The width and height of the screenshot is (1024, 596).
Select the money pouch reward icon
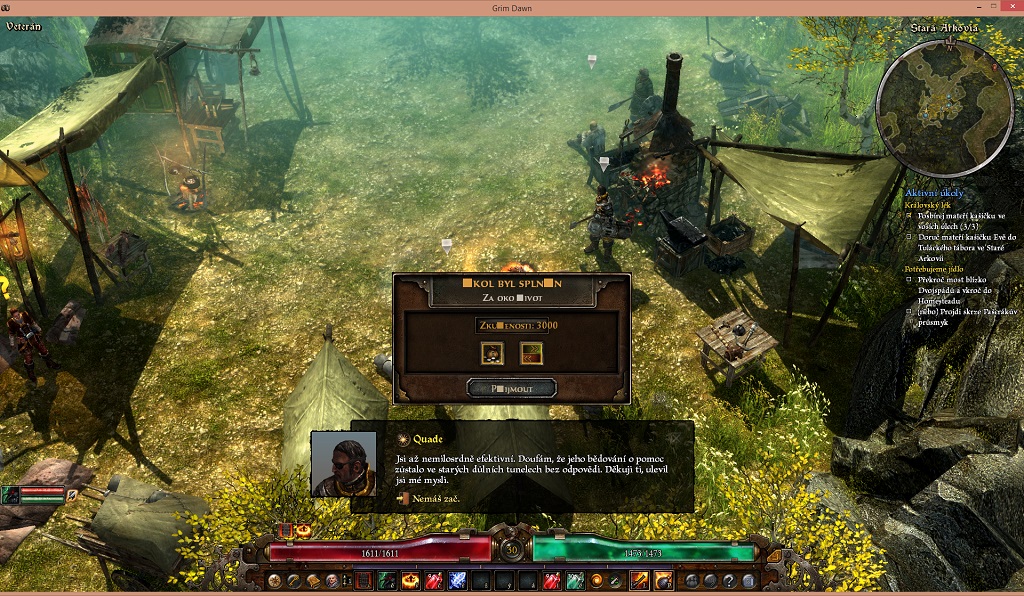(491, 352)
